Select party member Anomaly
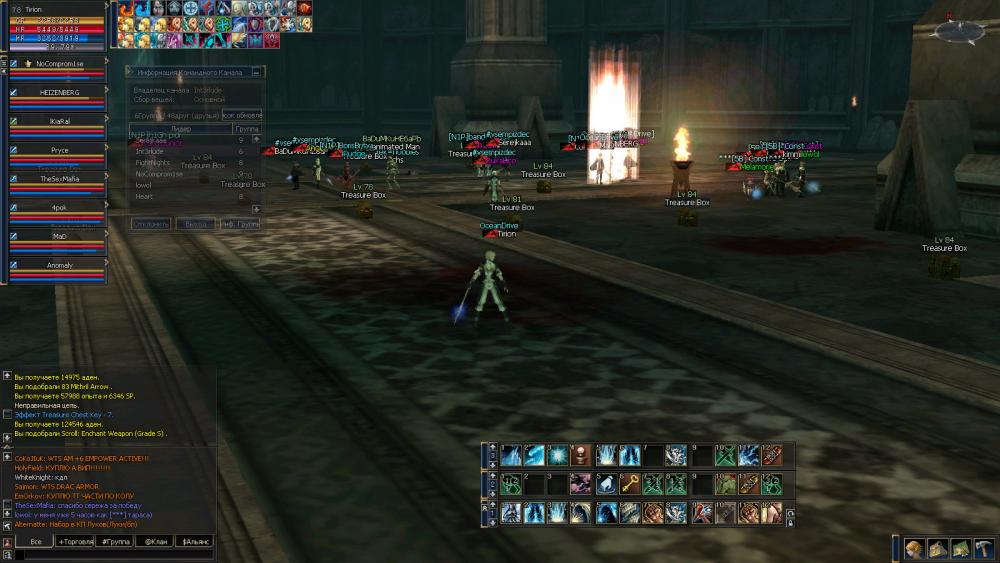The image size is (1000, 563). click(59, 265)
